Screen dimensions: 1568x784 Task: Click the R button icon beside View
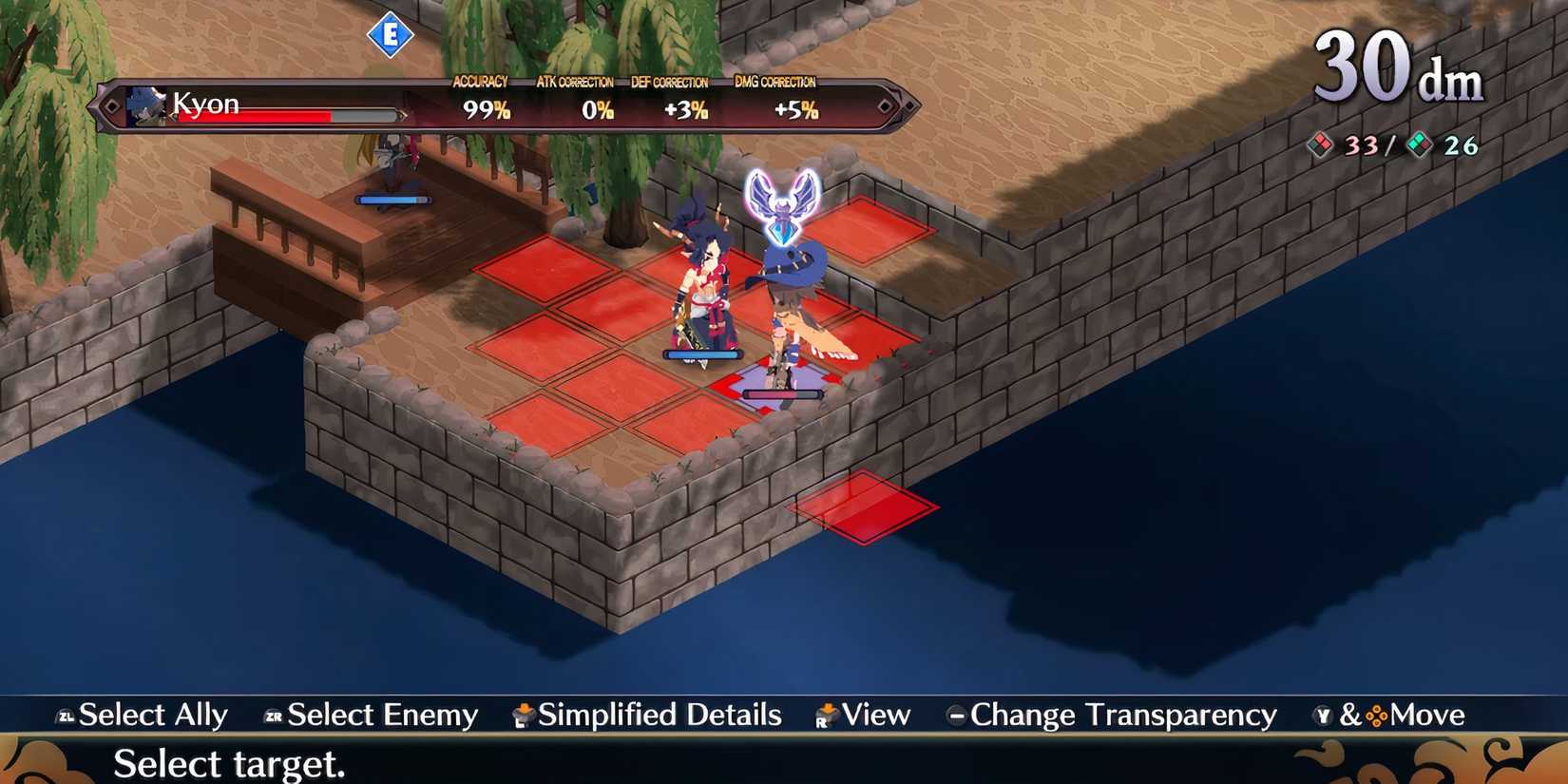[825, 716]
